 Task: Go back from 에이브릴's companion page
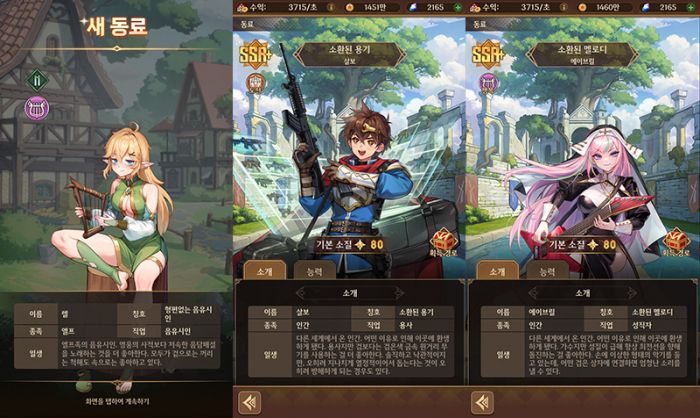[482, 402]
